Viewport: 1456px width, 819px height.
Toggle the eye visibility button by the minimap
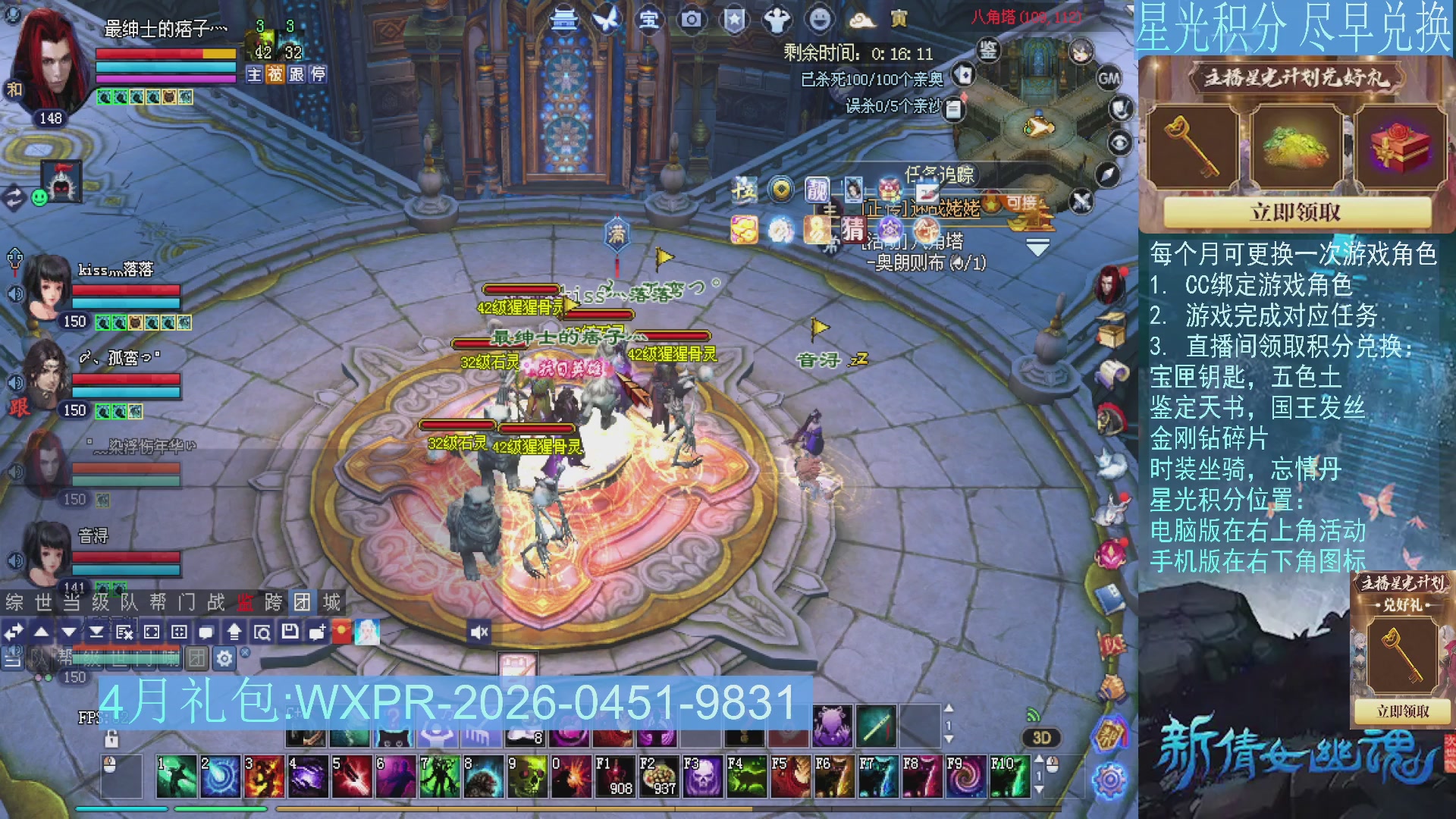(x=1119, y=143)
